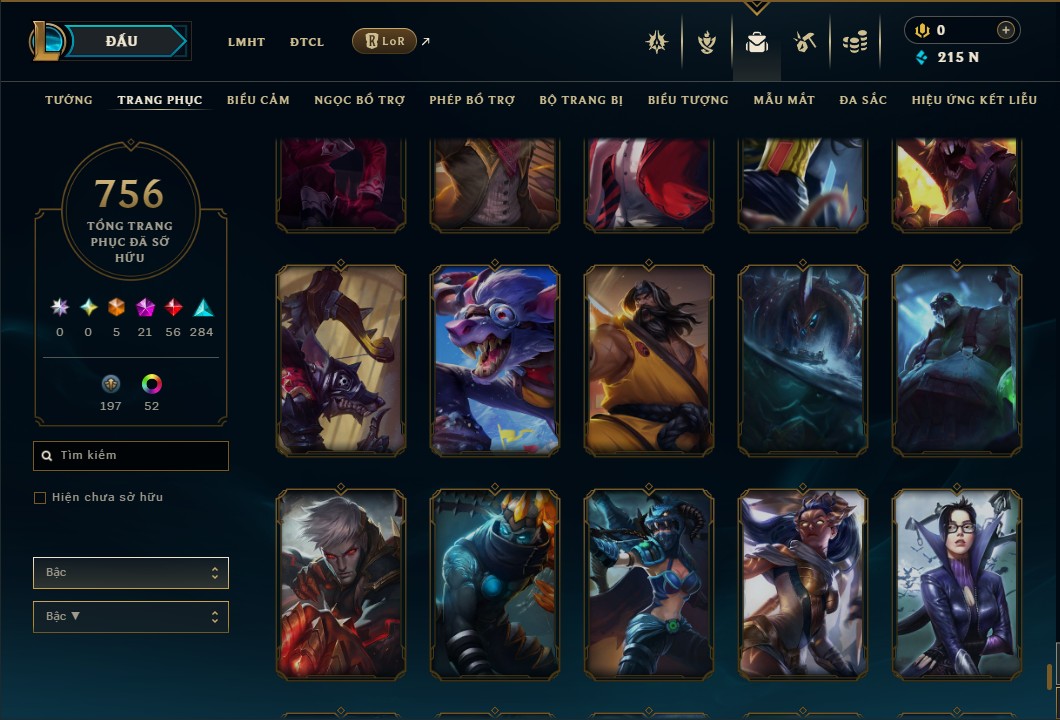Screen dimensions: 1060x720
Task: Open the crafting hammer icon
Action: coord(805,42)
